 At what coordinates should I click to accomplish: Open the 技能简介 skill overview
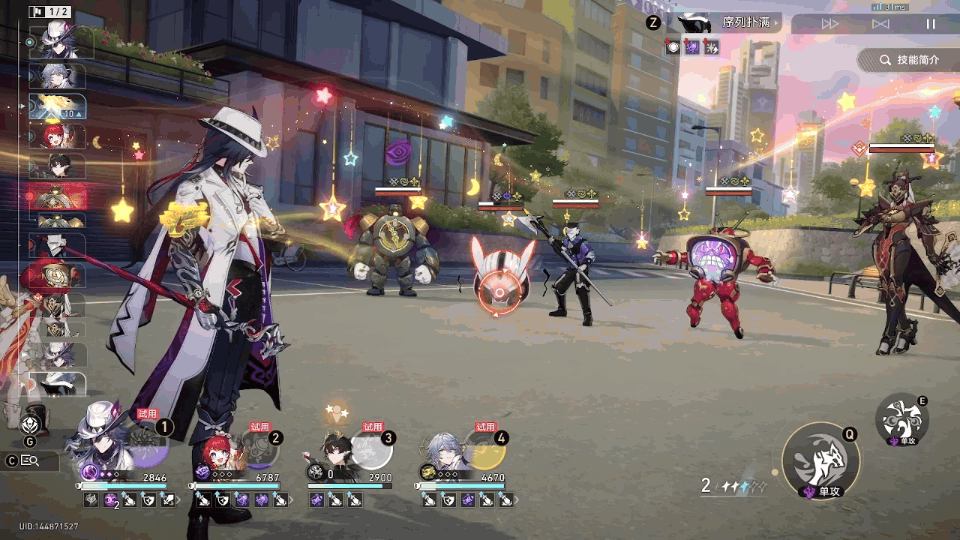click(x=908, y=60)
